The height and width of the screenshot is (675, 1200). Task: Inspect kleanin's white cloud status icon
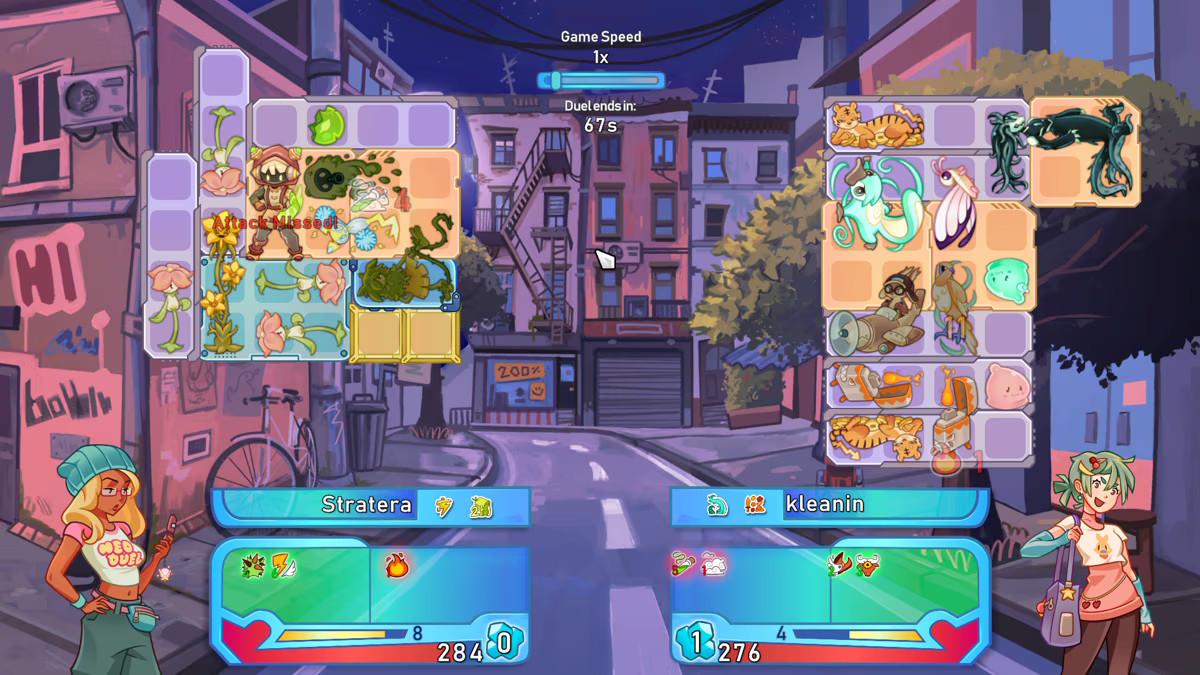(714, 566)
